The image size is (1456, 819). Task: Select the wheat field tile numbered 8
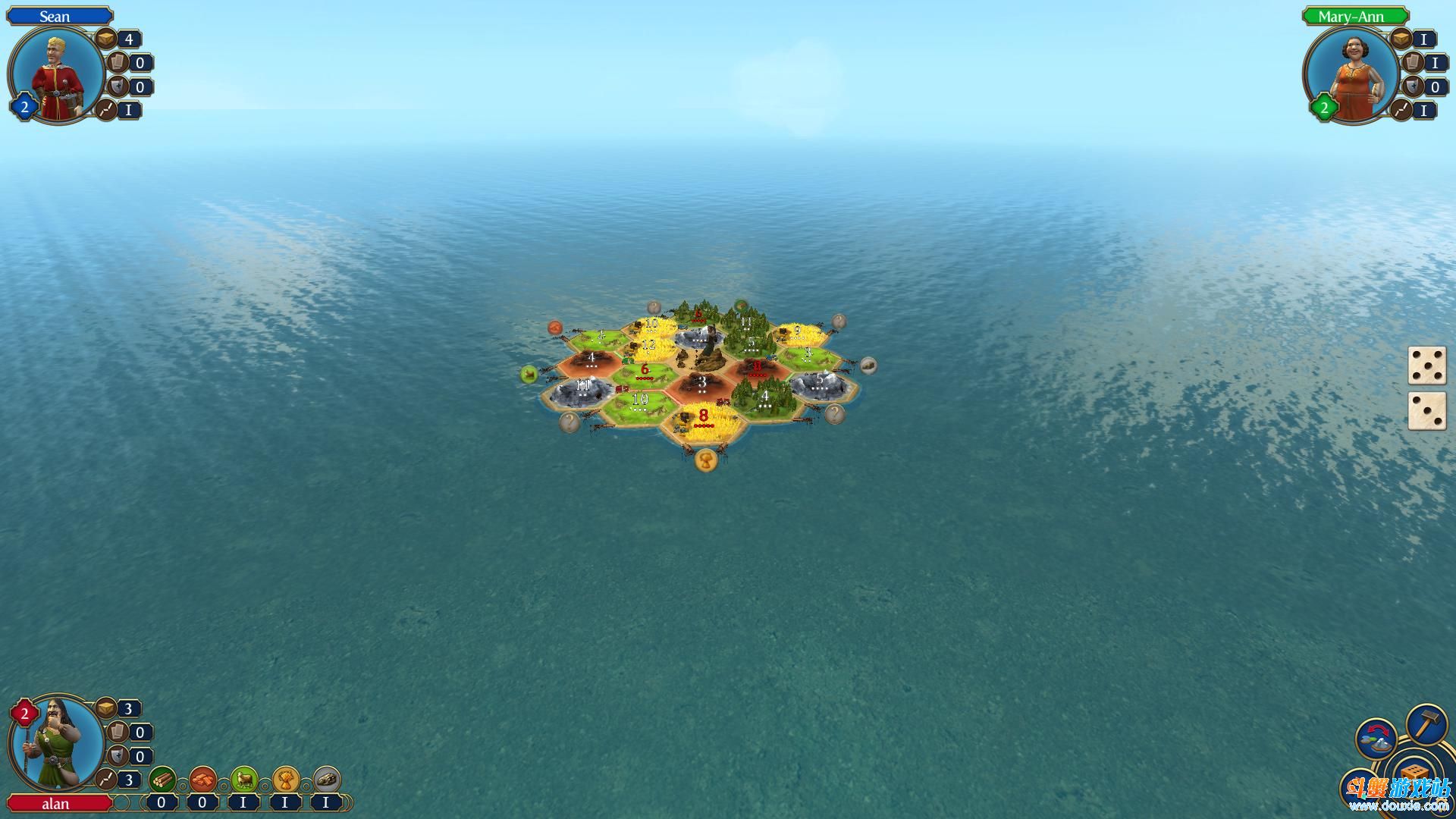pyautogui.click(x=704, y=422)
